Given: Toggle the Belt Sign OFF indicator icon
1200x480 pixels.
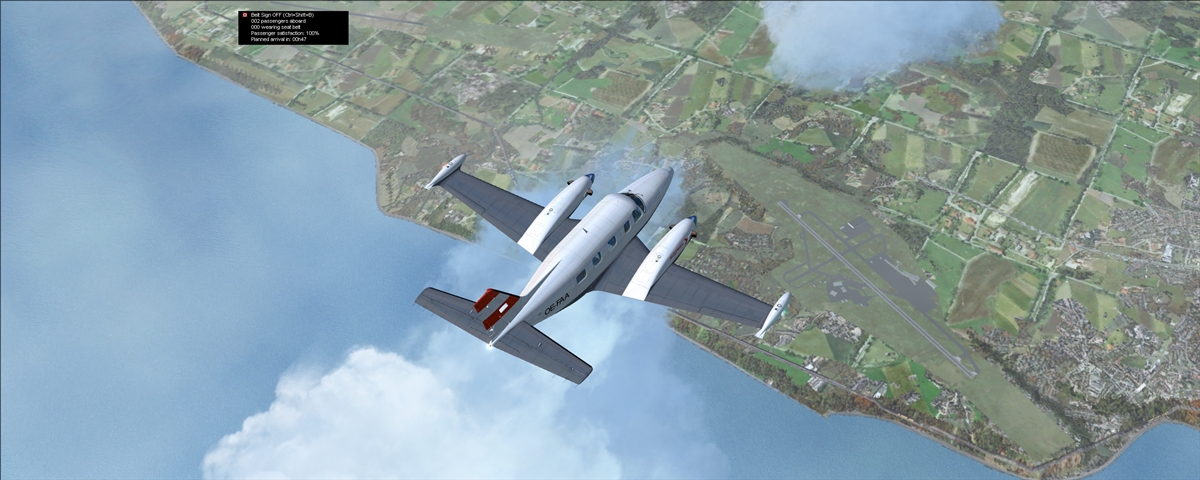Looking at the screenshot, I should pyautogui.click(x=244, y=15).
